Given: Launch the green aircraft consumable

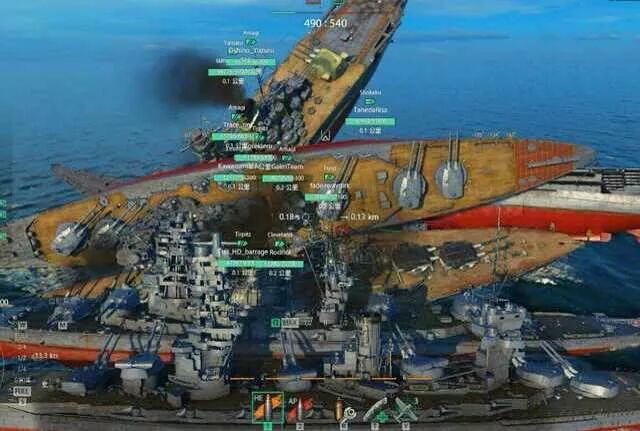Looking at the screenshot, I should point(405,409).
